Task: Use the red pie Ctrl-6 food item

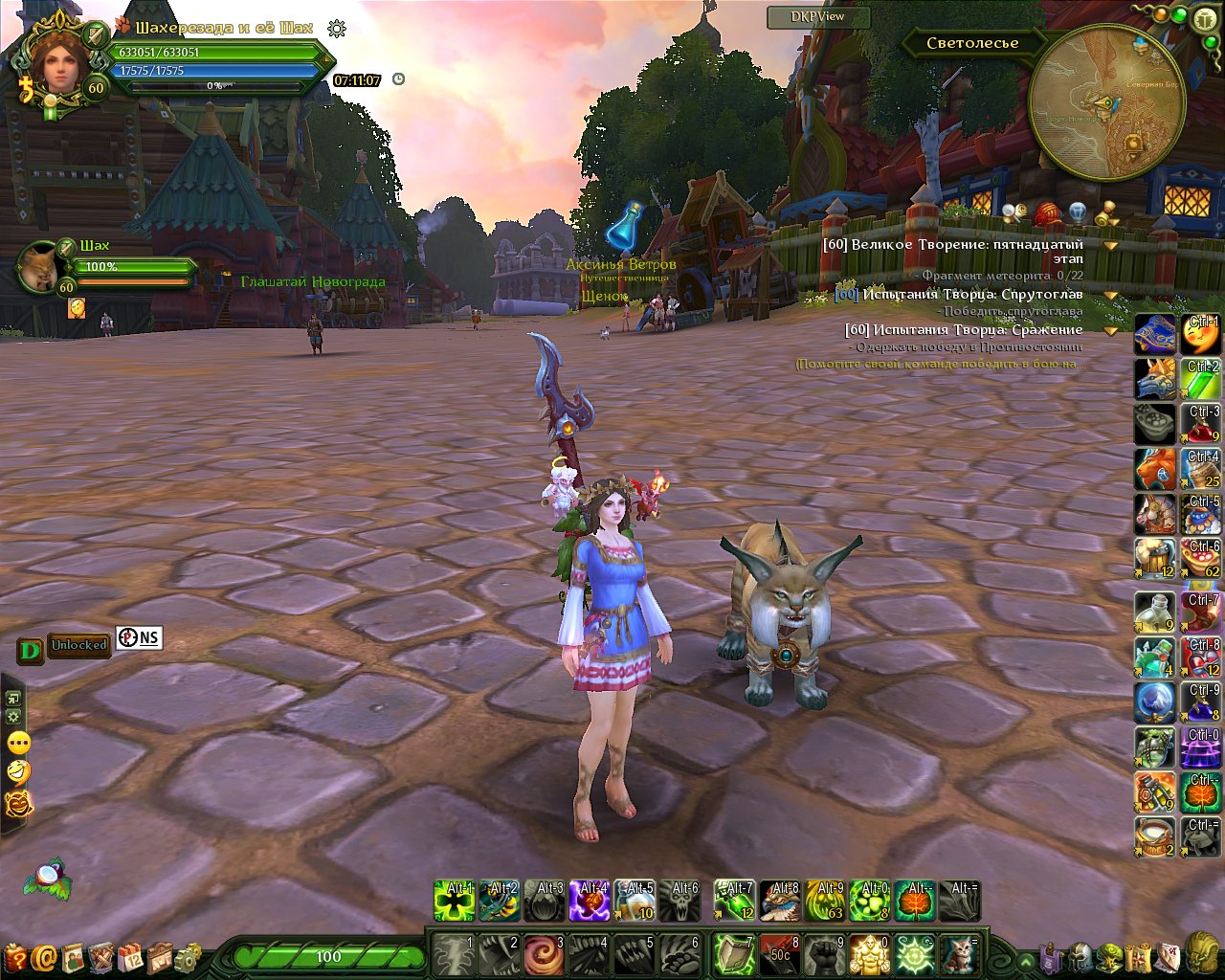Action: [x=1200, y=559]
